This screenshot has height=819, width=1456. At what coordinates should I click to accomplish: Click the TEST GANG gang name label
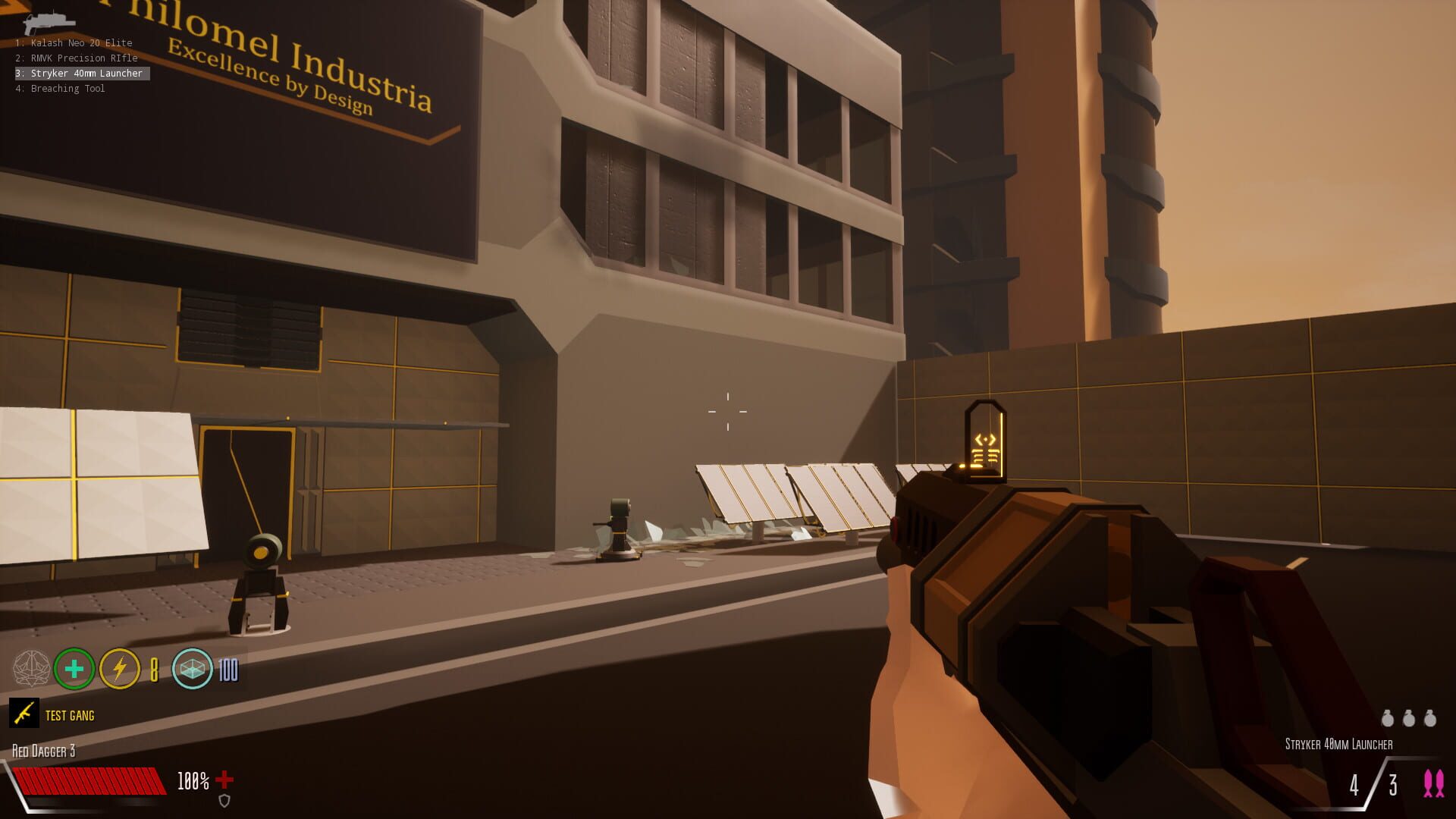pos(69,714)
